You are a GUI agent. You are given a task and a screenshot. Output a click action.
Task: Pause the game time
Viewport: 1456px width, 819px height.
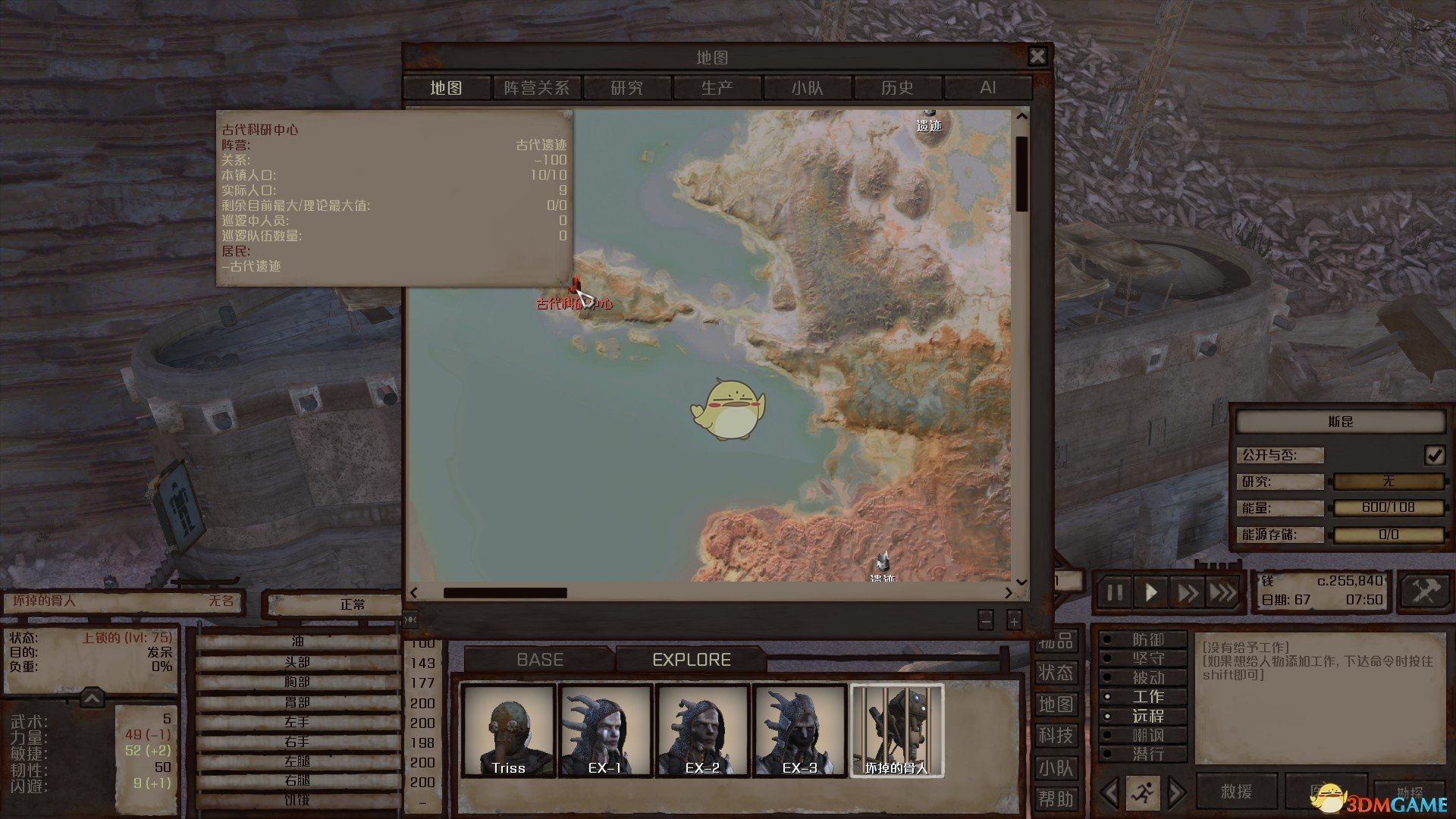point(1115,592)
